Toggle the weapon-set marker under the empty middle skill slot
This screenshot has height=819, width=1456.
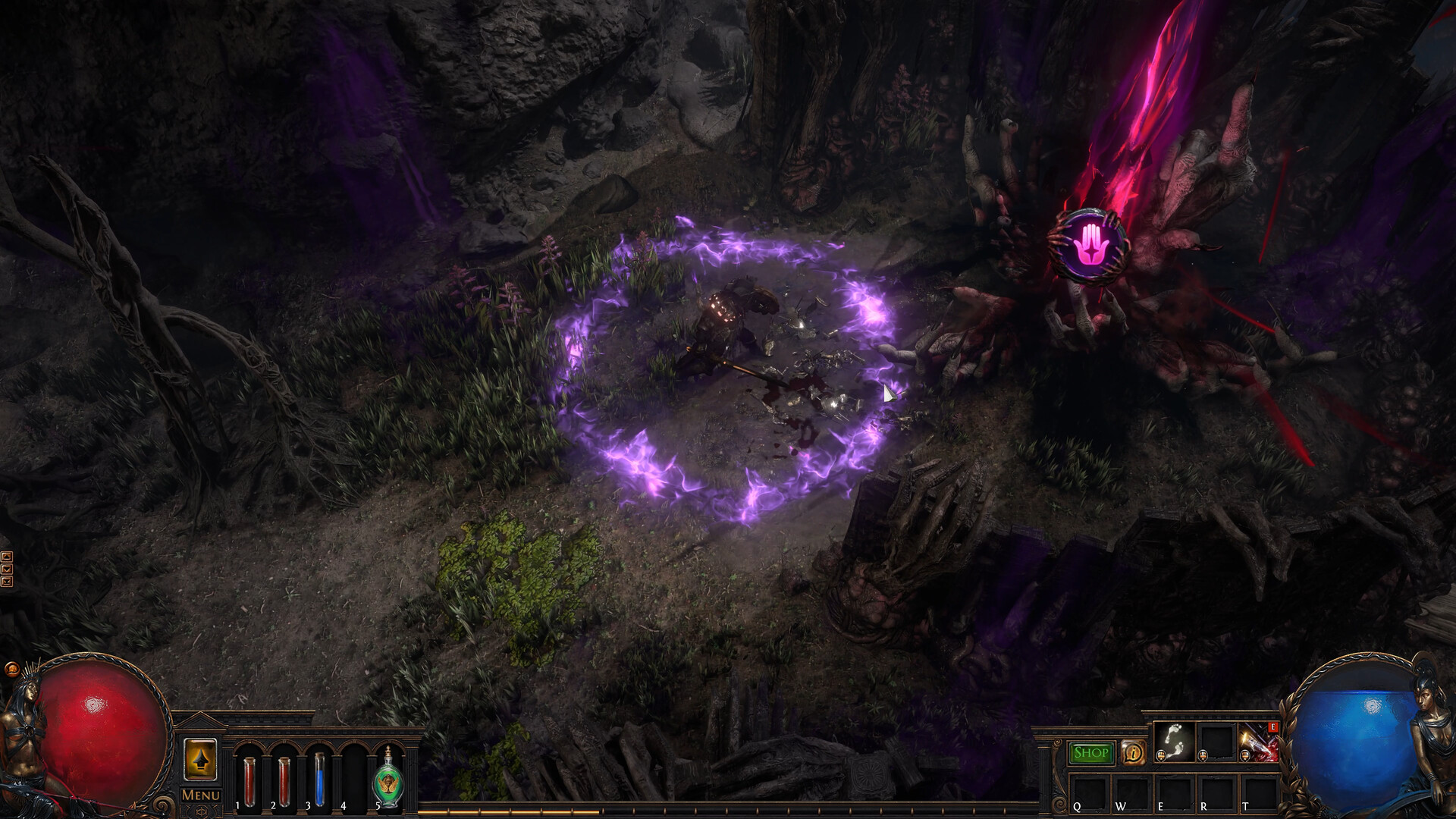(x=1203, y=756)
